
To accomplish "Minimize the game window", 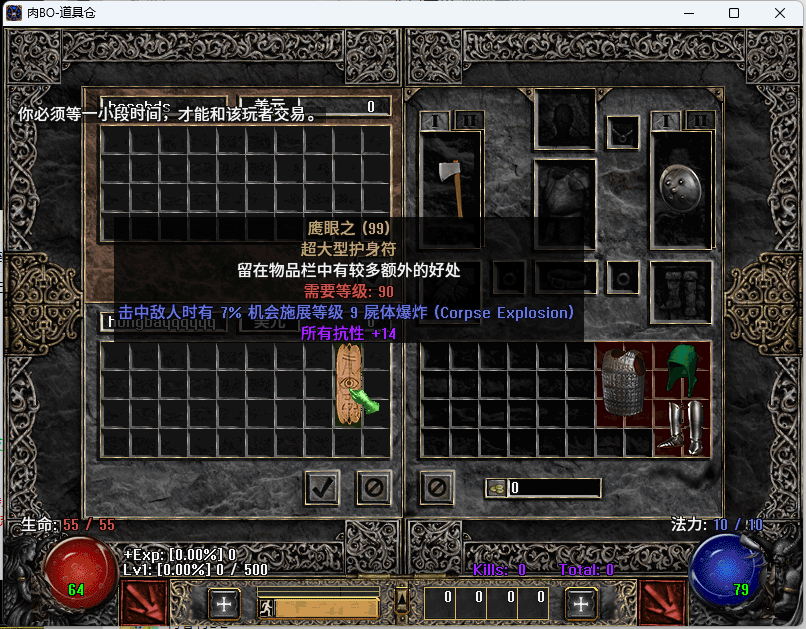I will pos(688,13).
